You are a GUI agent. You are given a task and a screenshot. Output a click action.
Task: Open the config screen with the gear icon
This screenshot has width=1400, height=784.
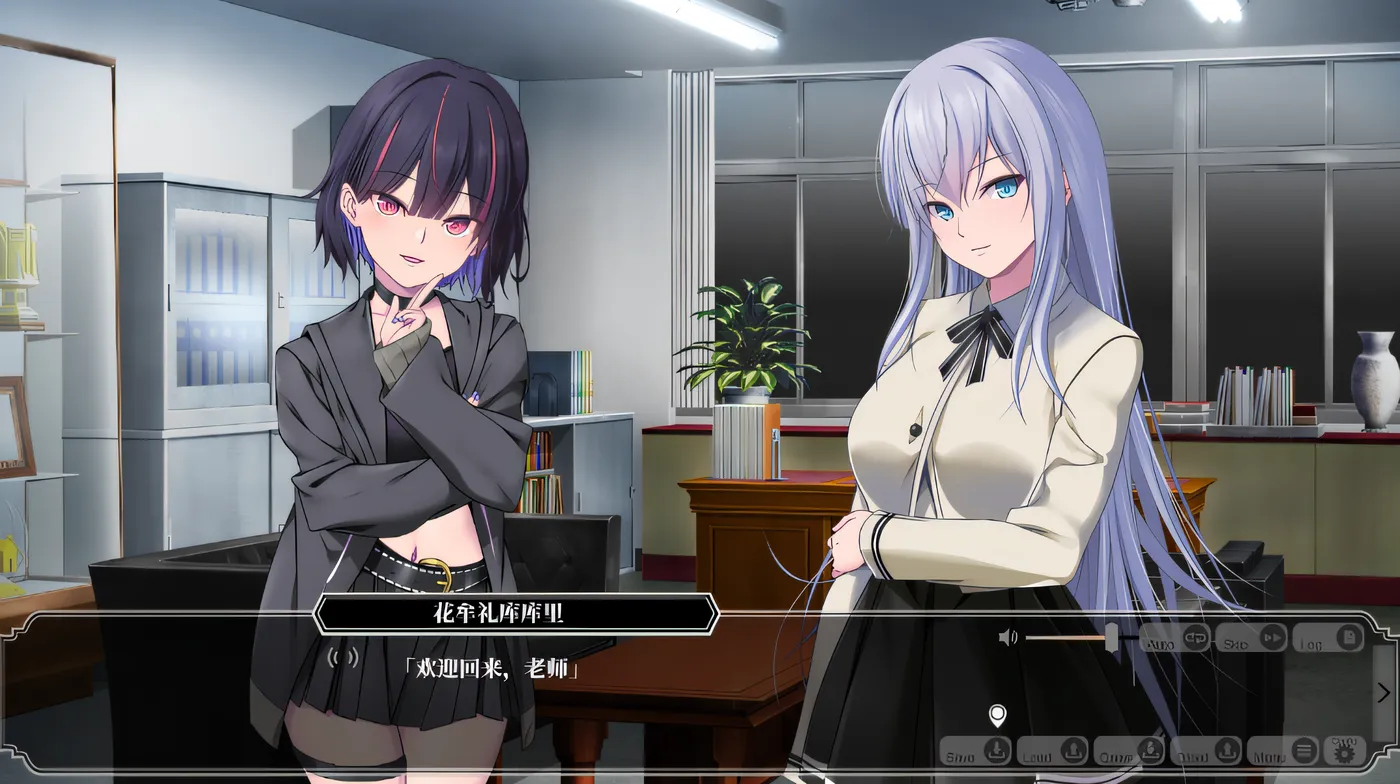point(1343,752)
